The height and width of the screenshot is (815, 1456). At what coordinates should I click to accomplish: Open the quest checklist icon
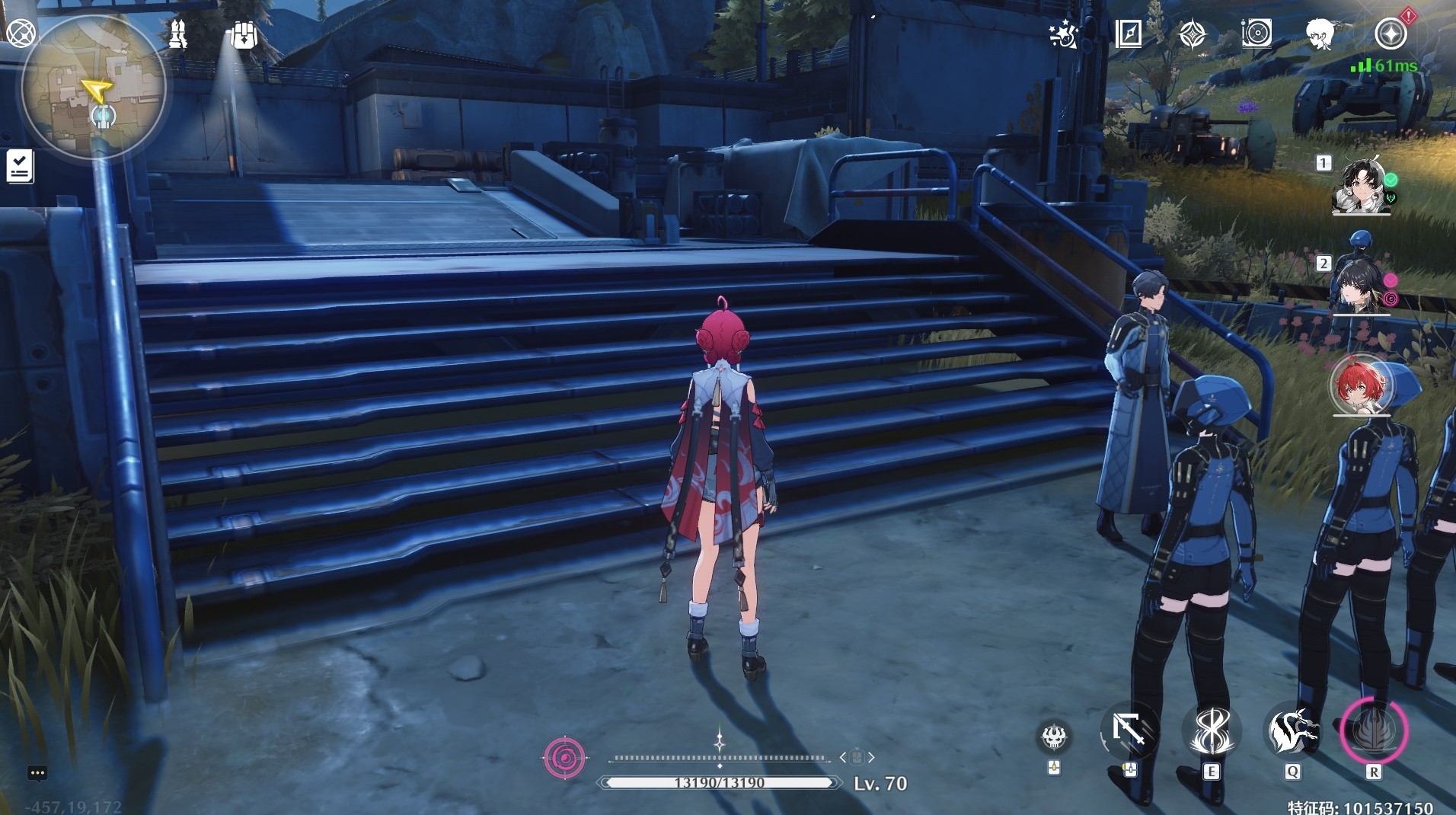pos(20,165)
